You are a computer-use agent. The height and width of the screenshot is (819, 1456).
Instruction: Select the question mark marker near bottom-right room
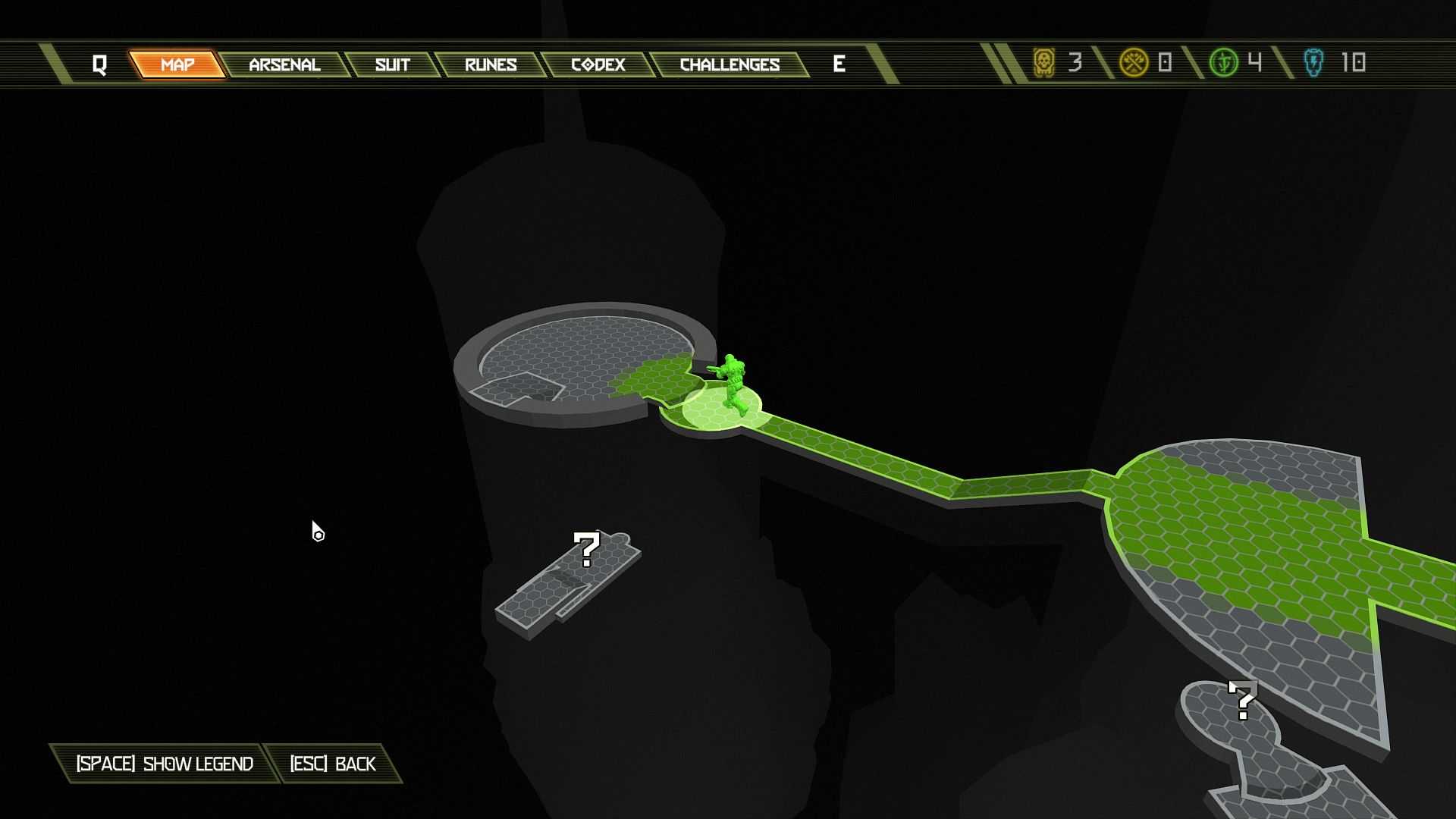[1242, 700]
